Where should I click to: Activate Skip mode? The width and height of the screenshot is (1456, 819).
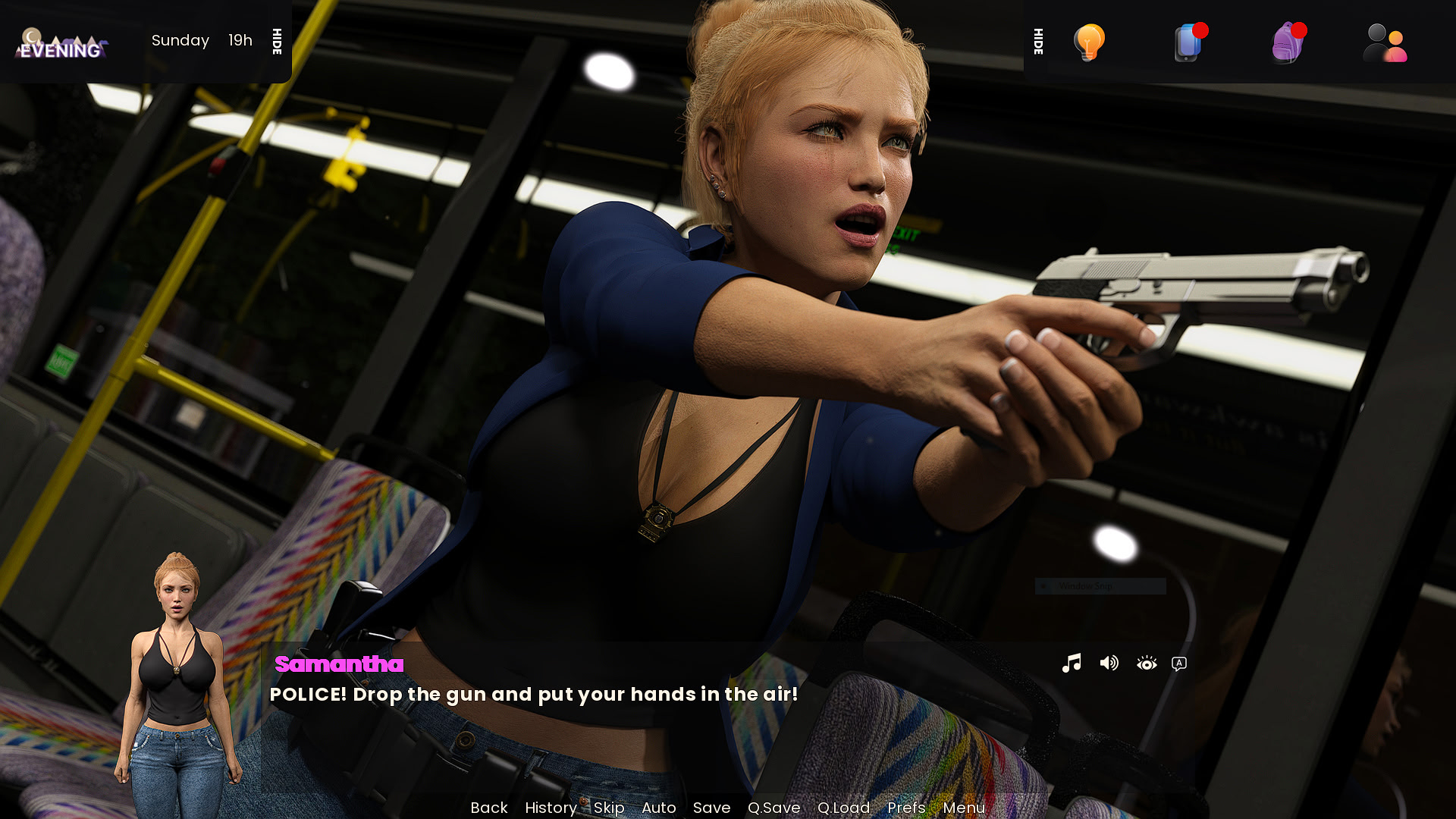609,808
